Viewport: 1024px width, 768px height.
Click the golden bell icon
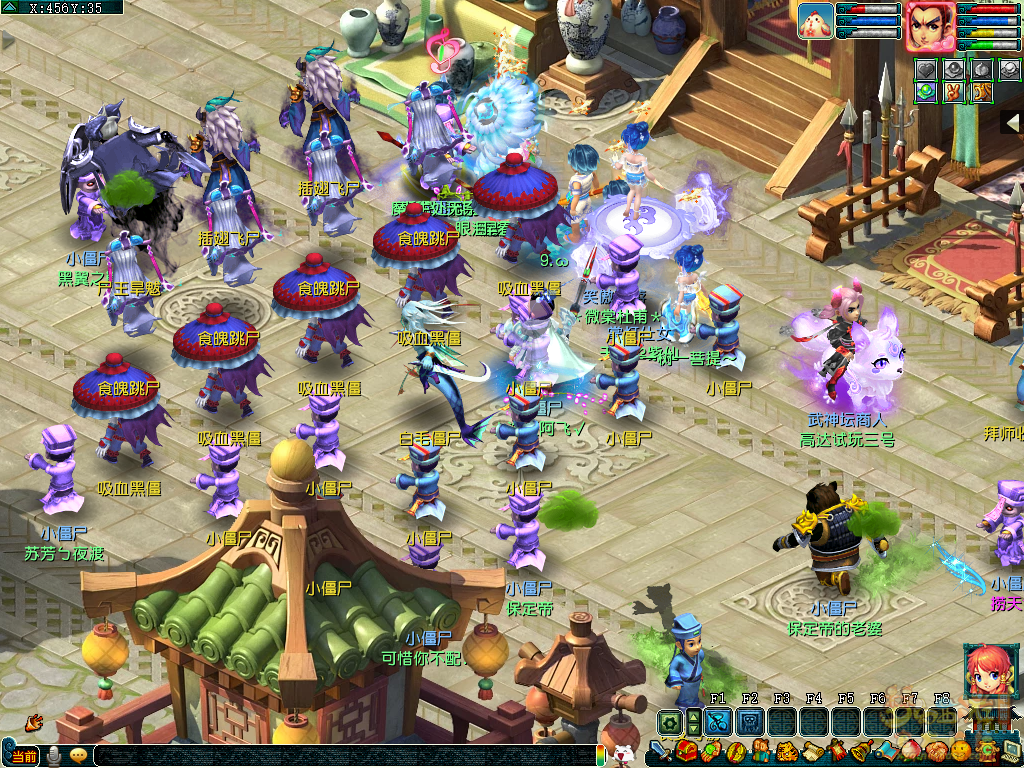[861, 751]
